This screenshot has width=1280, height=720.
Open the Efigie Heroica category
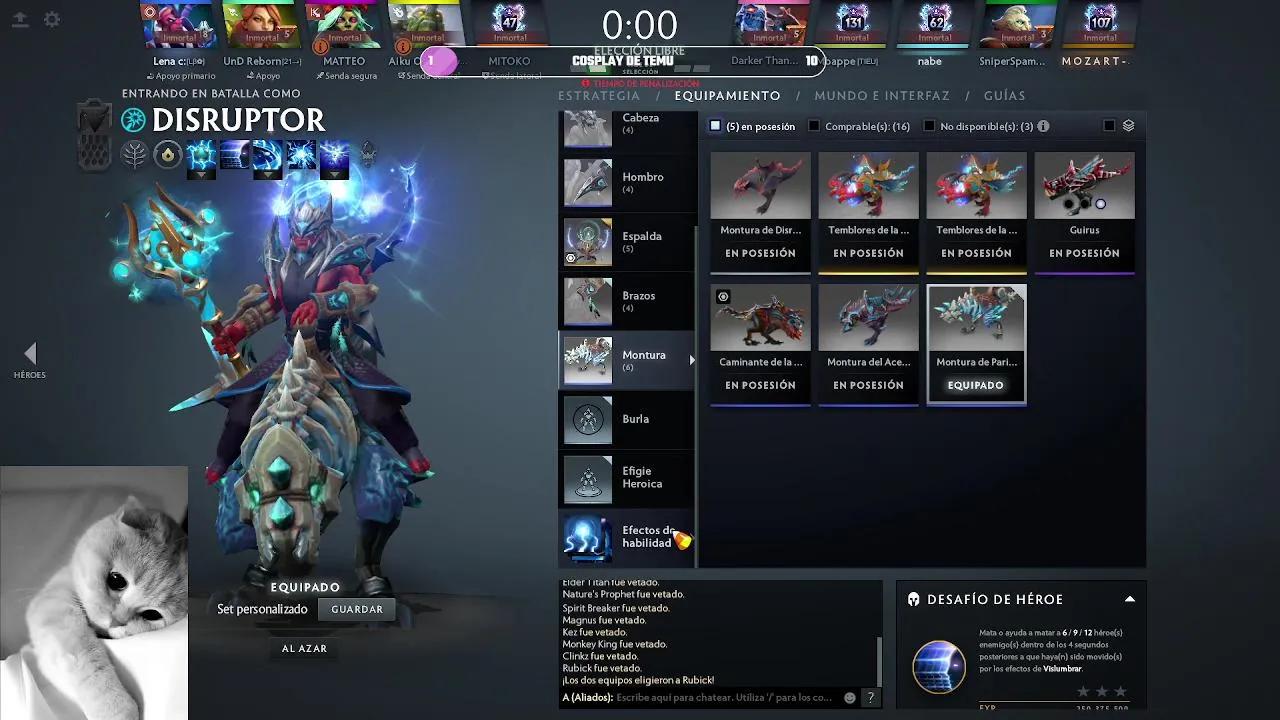tap(627, 478)
